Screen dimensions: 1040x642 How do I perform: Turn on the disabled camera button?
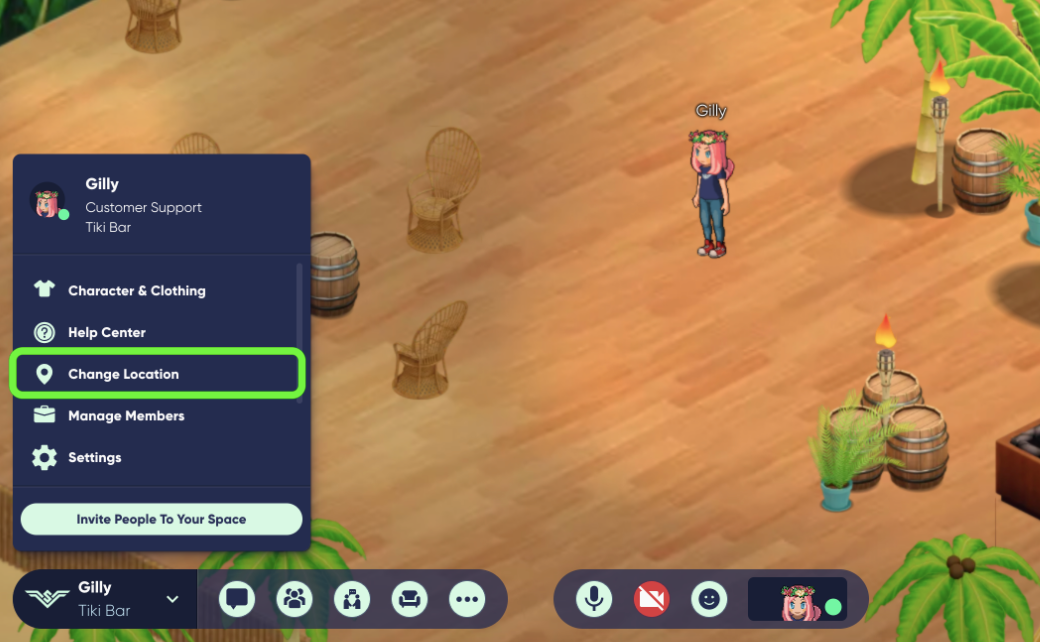coord(651,599)
